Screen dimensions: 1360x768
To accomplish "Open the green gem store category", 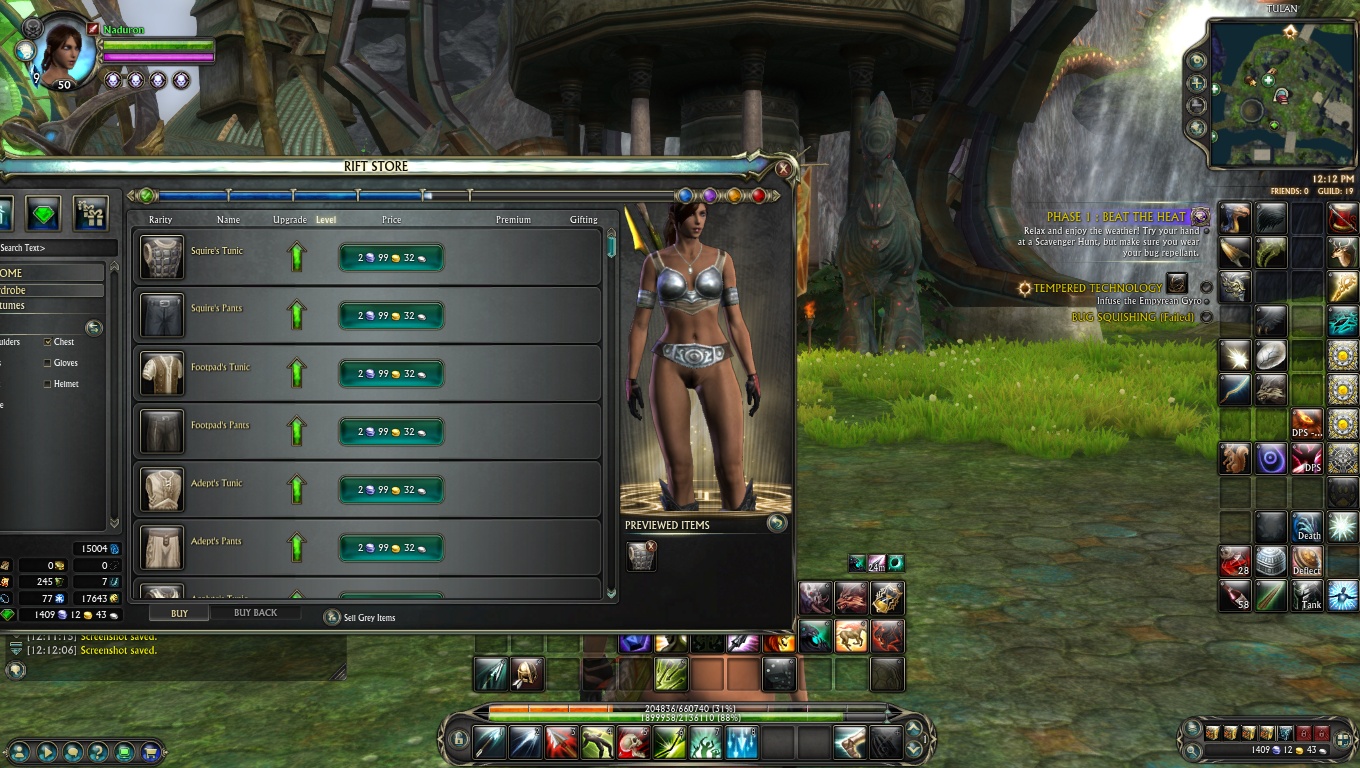I will pos(43,212).
